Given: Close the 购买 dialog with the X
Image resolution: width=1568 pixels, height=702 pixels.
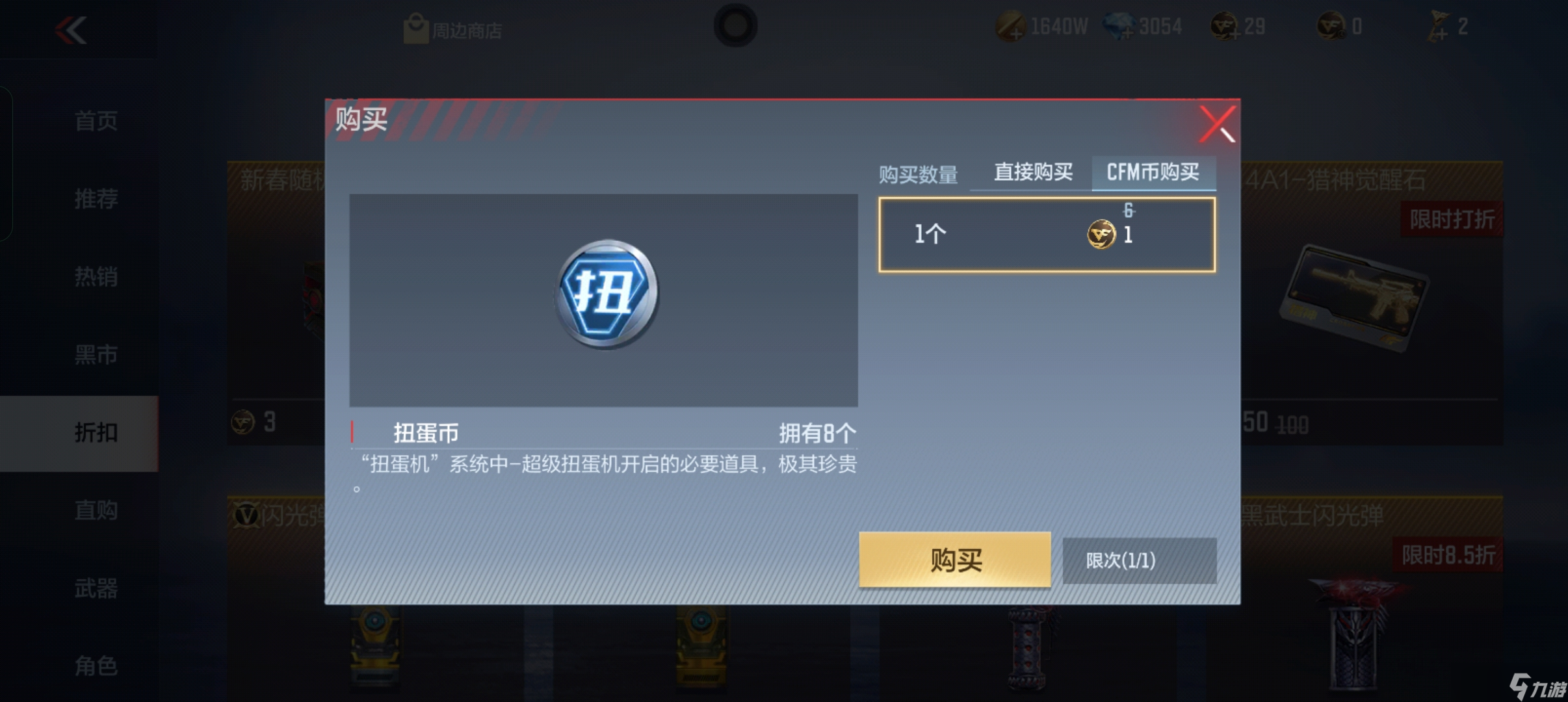Looking at the screenshot, I should (1218, 123).
